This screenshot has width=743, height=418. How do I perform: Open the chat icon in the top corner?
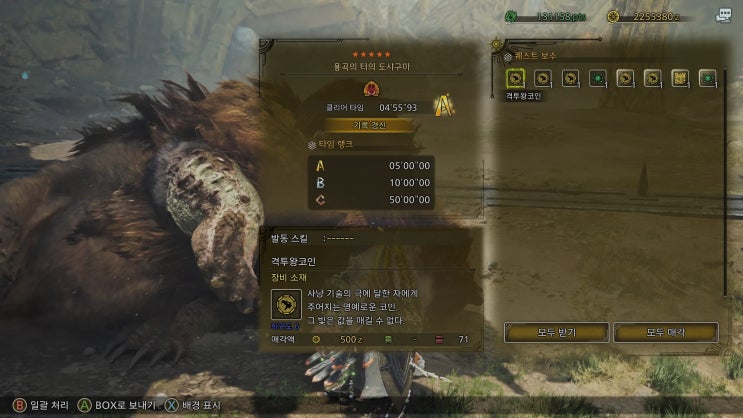click(x=723, y=15)
